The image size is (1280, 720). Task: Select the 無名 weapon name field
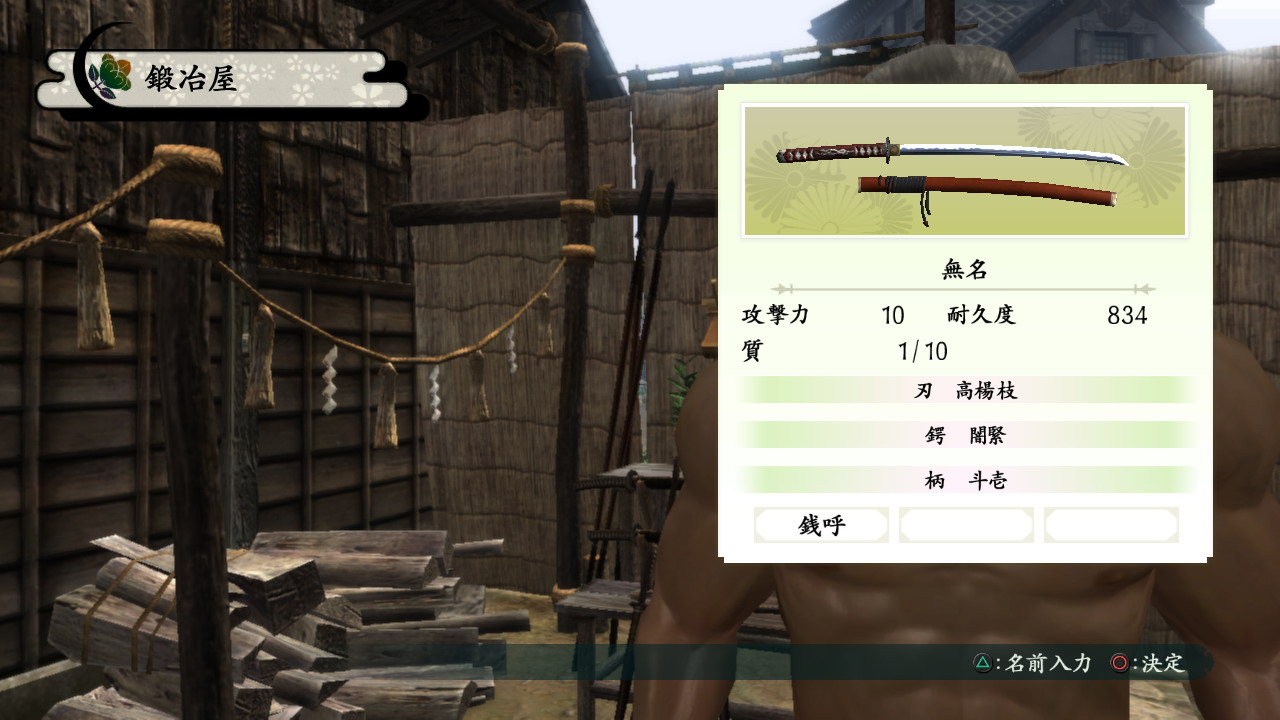[964, 268]
